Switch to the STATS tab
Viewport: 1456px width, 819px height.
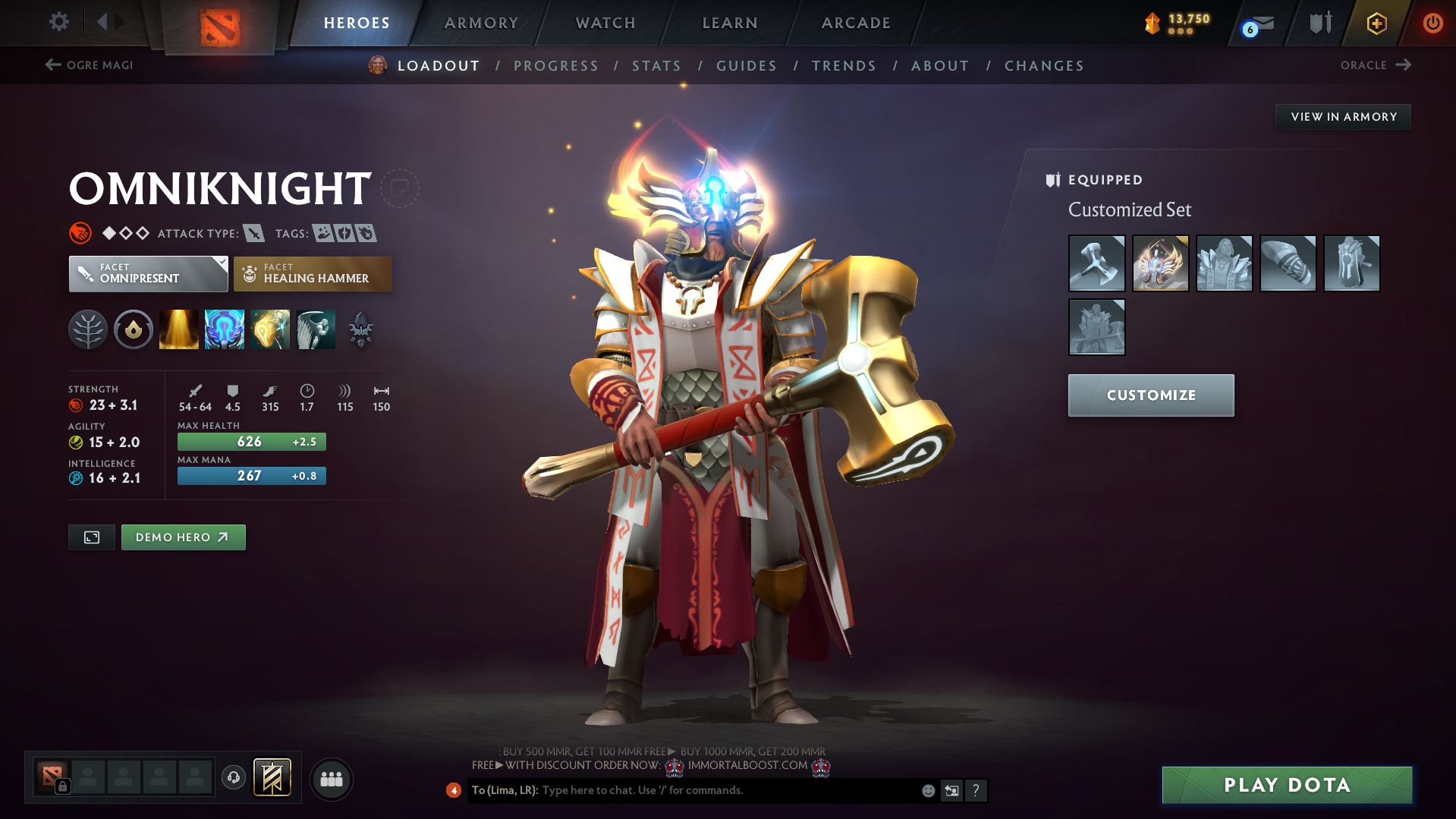point(656,66)
